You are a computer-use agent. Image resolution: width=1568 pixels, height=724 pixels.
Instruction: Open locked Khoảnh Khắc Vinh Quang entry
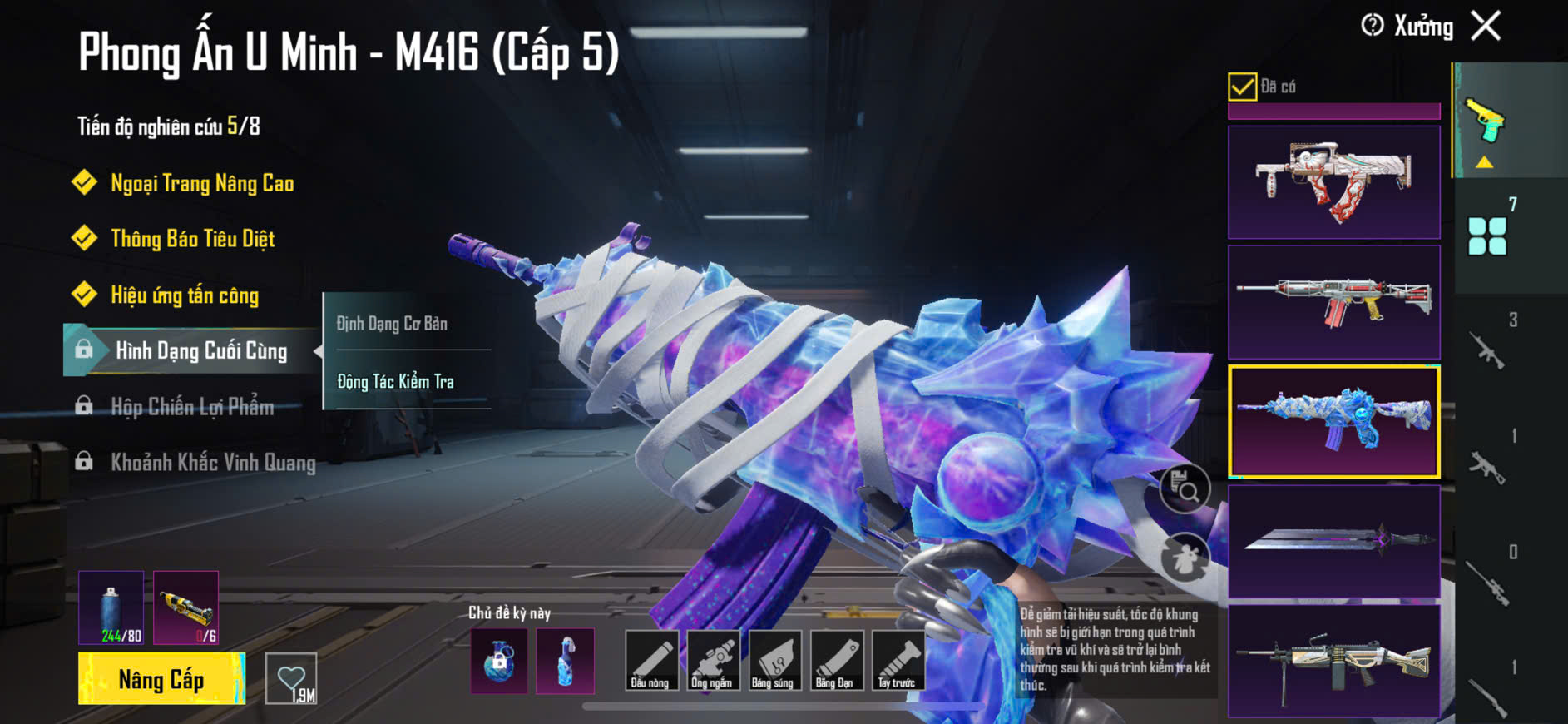coord(213,463)
